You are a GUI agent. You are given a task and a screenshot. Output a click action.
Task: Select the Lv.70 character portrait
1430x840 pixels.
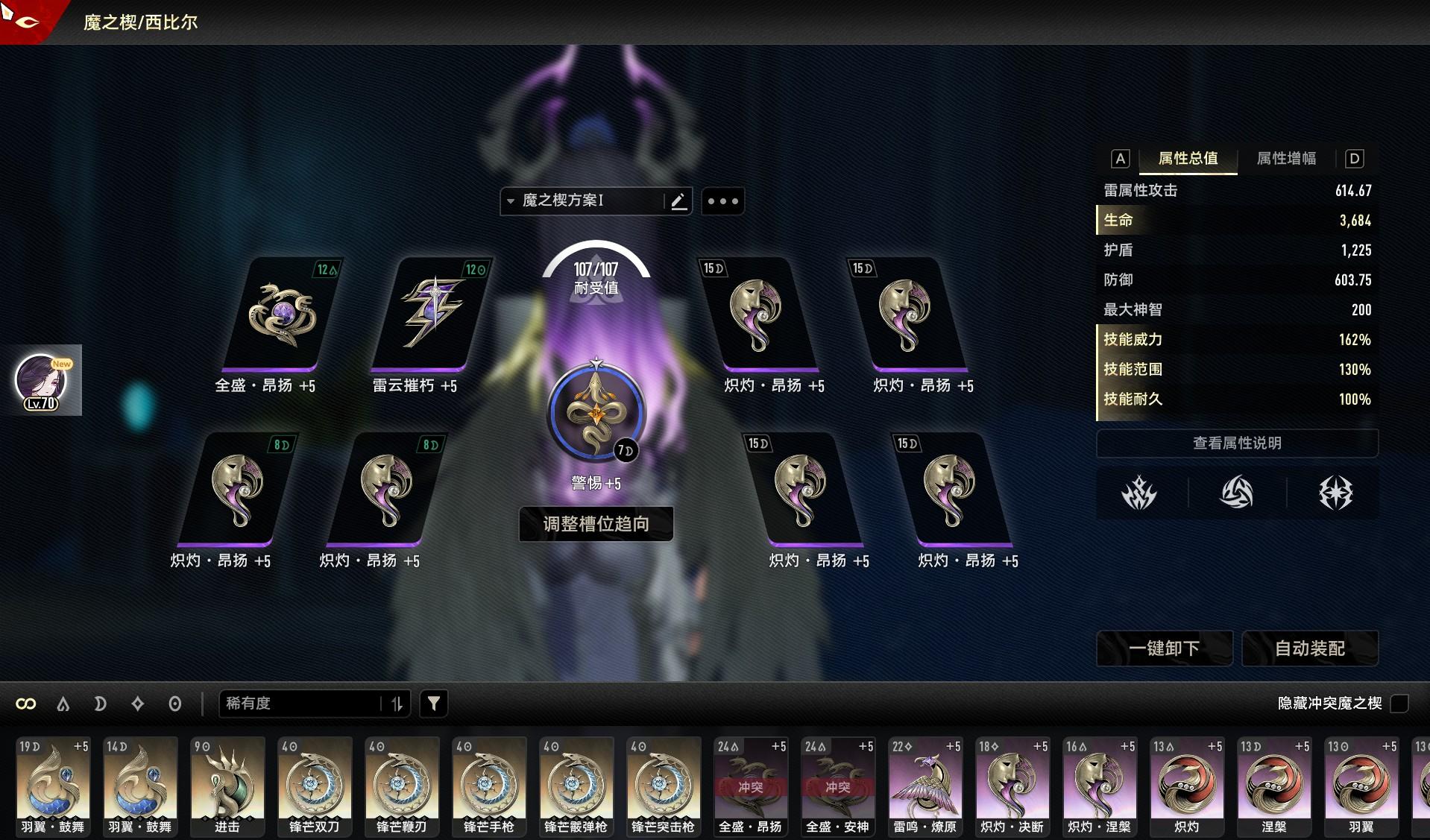pyautogui.click(x=42, y=380)
